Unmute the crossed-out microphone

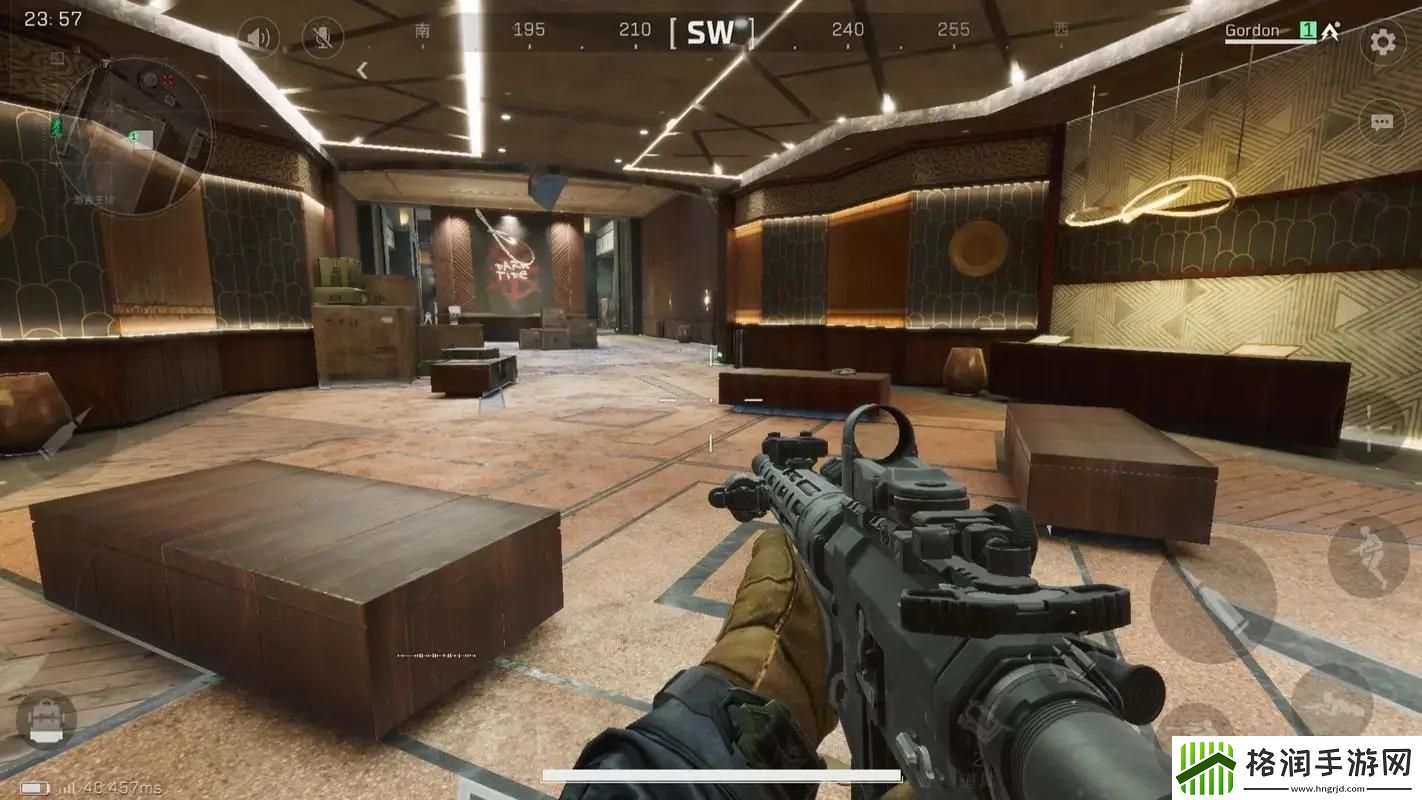[x=322, y=38]
